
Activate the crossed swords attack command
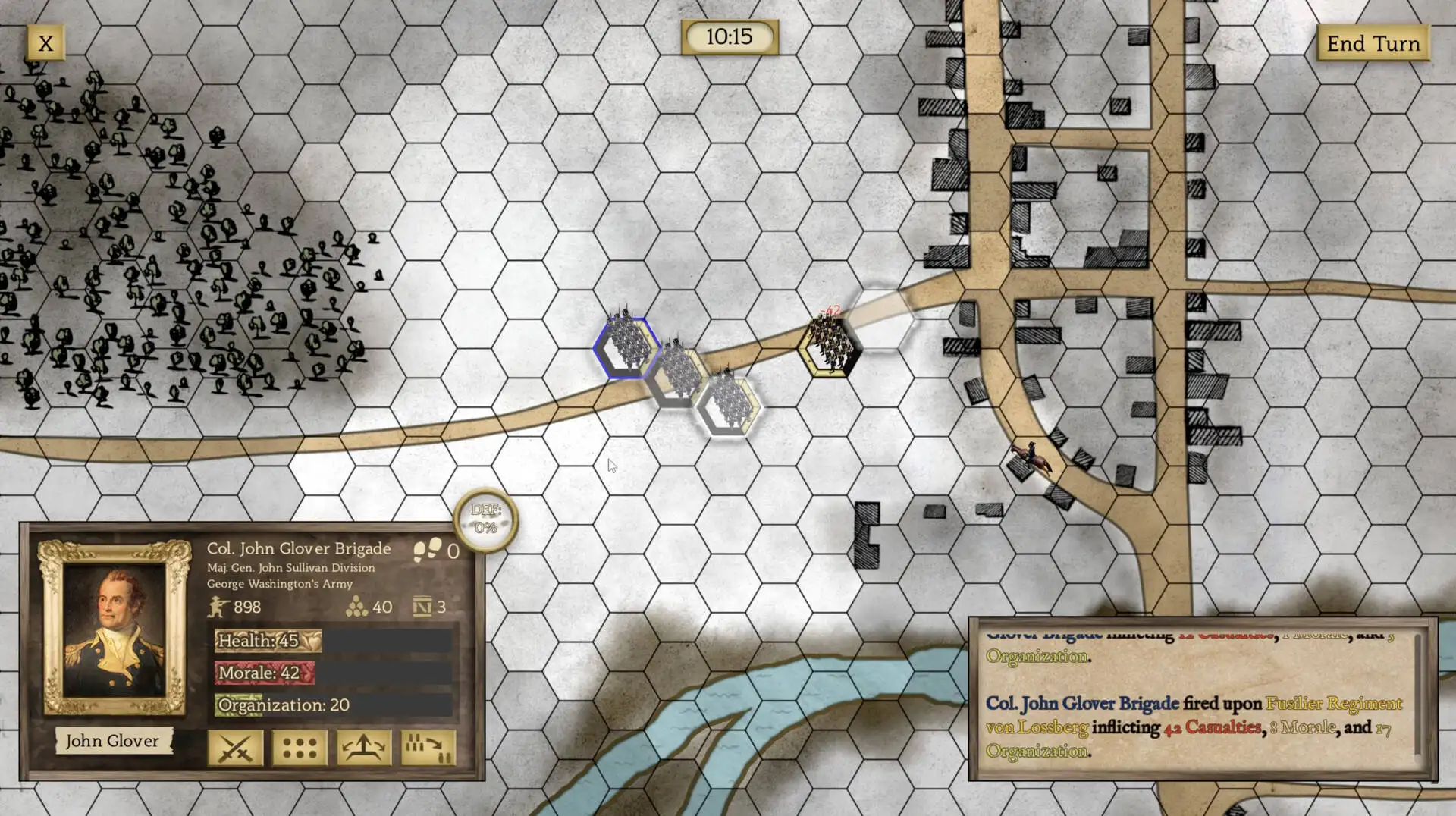(235, 749)
